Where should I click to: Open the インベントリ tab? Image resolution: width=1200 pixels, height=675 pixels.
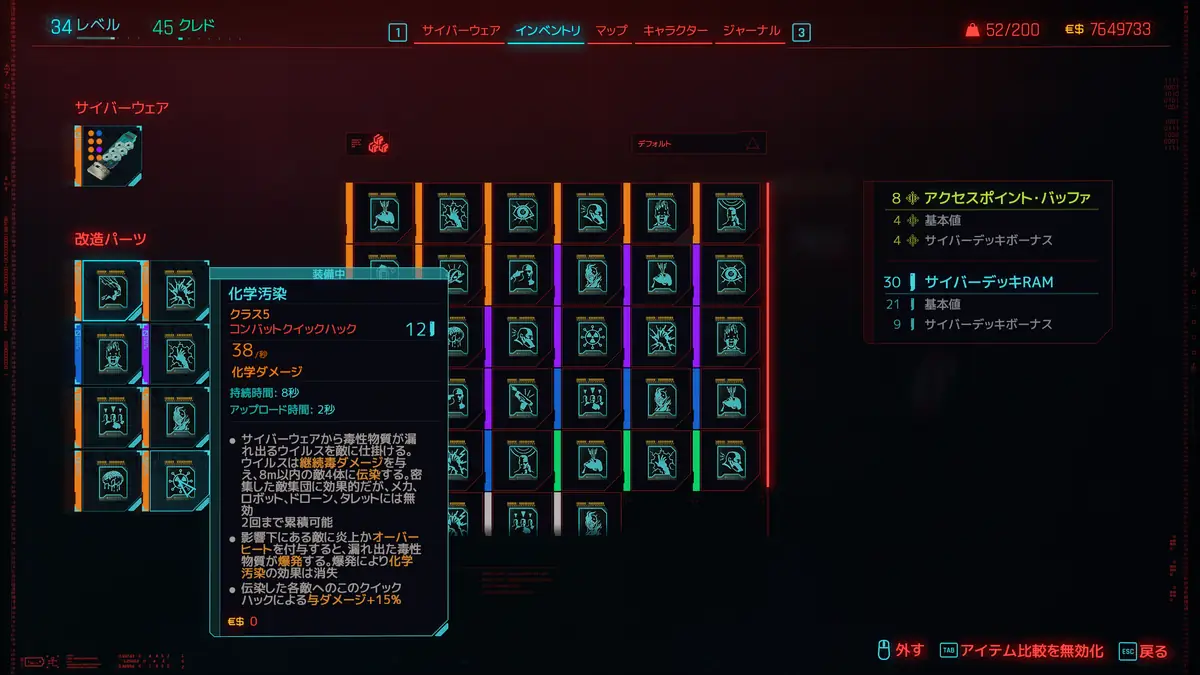pyautogui.click(x=547, y=31)
